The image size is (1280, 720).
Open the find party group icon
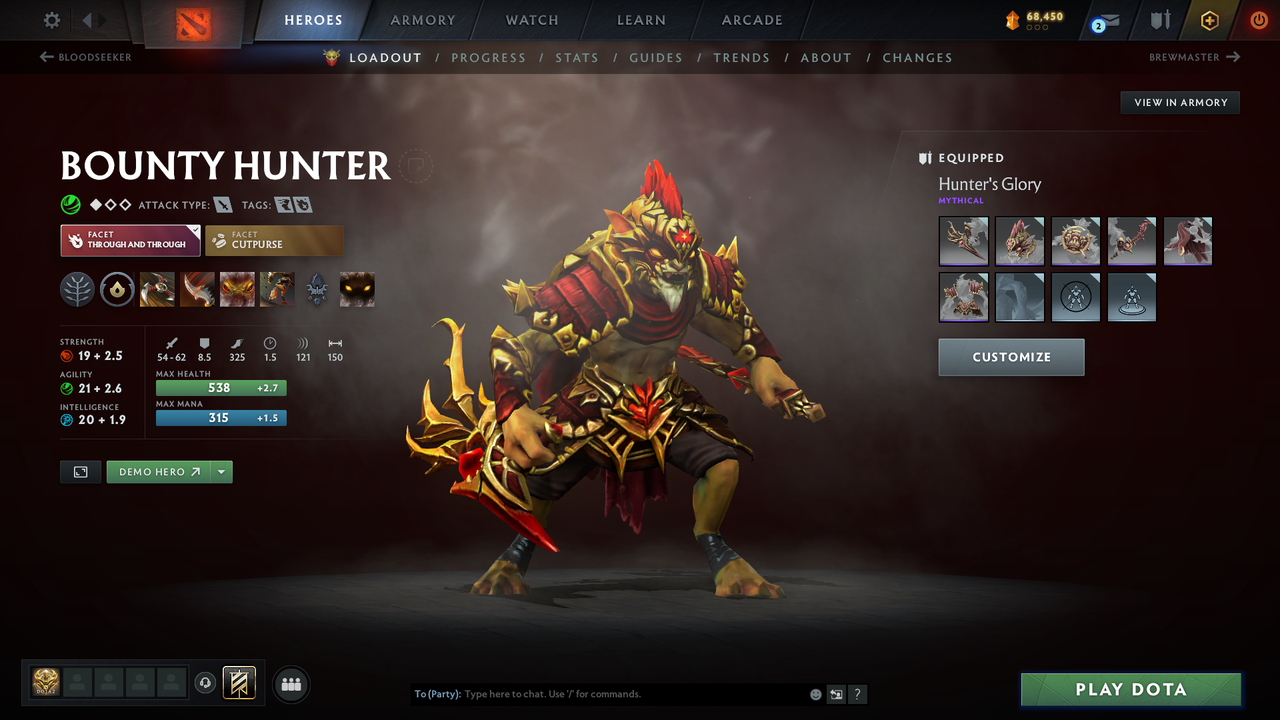tap(289, 684)
